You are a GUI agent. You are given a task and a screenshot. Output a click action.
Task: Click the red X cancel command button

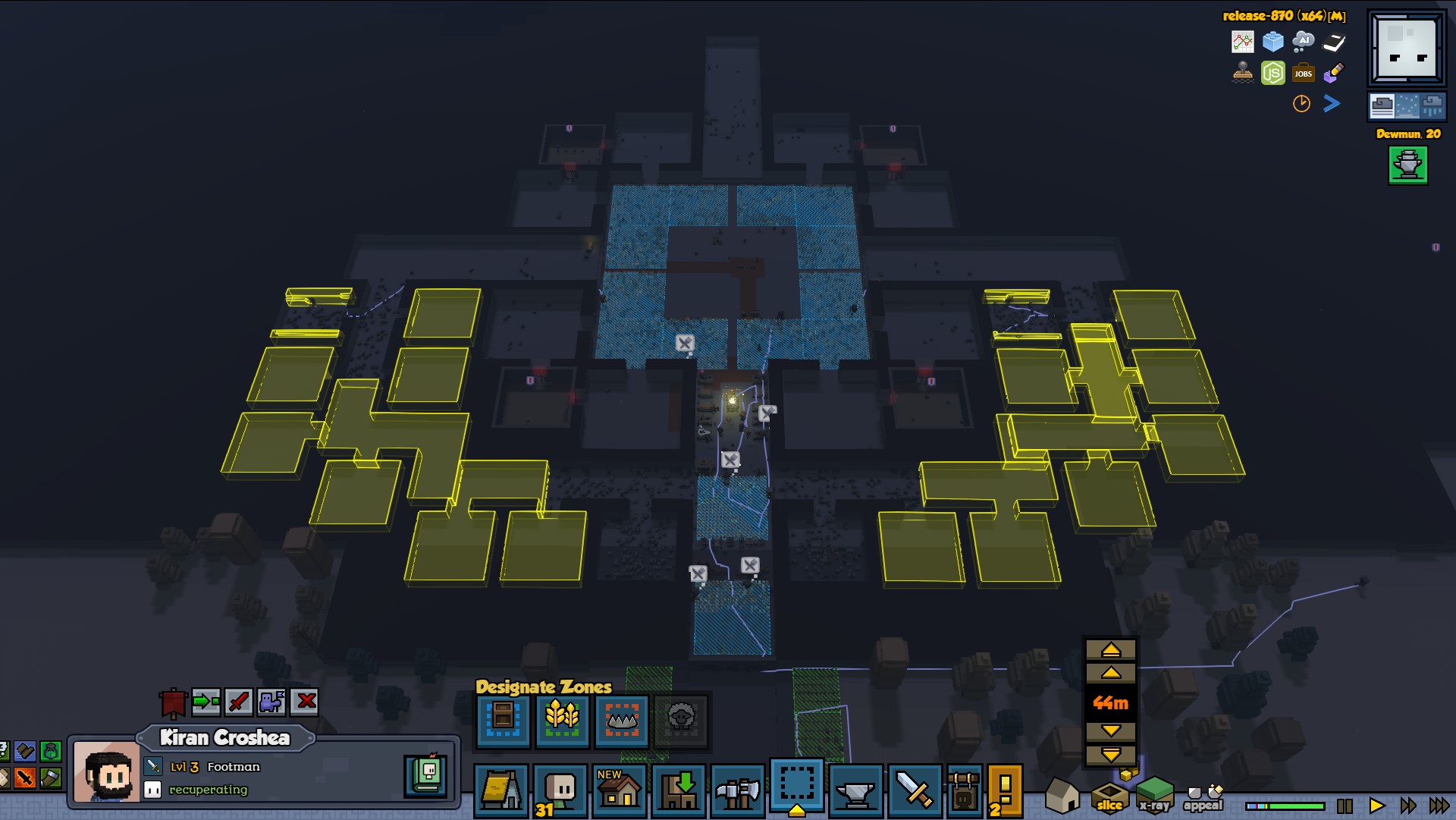pos(306,702)
